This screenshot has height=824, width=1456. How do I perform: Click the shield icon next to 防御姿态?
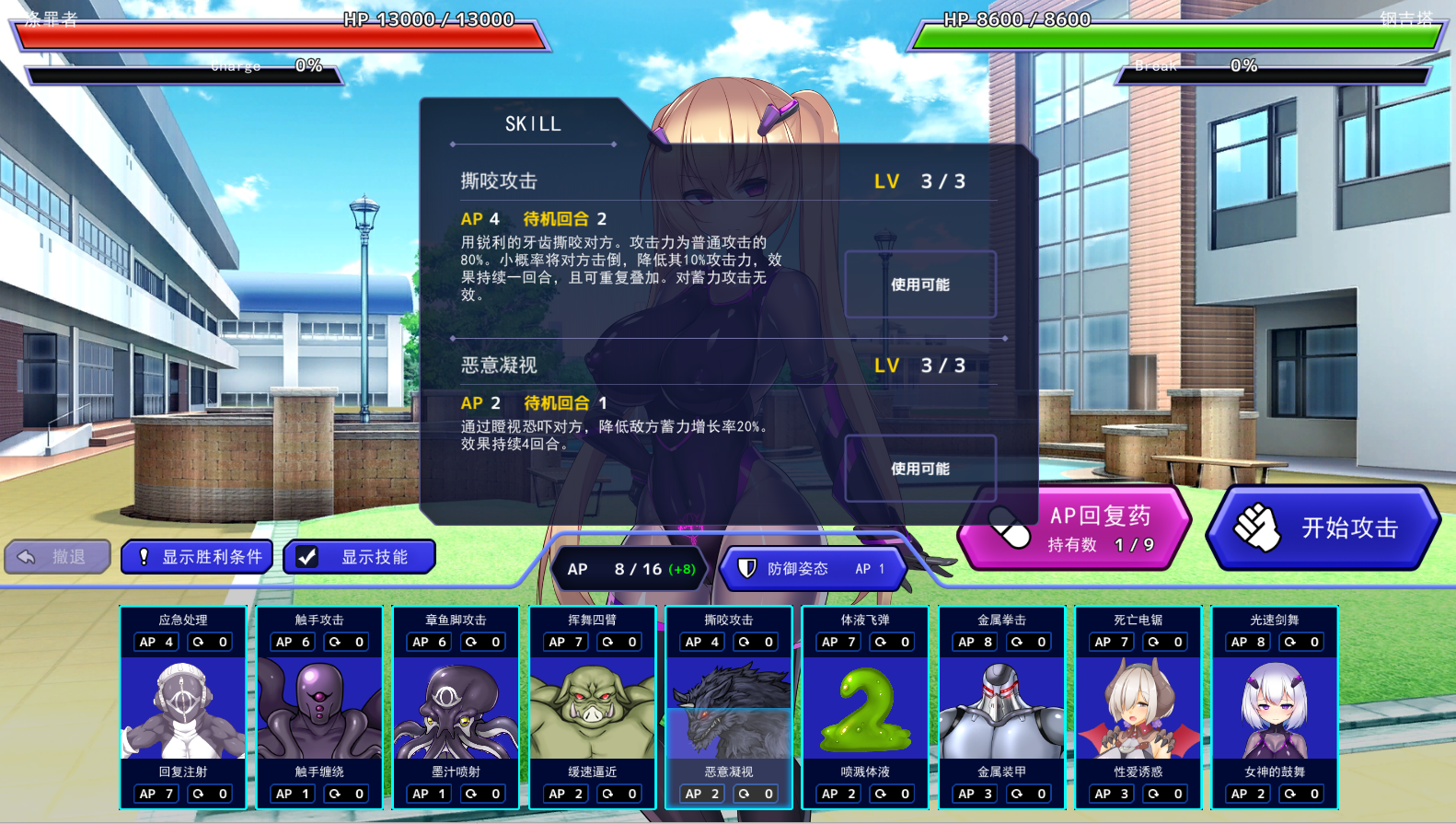click(748, 569)
